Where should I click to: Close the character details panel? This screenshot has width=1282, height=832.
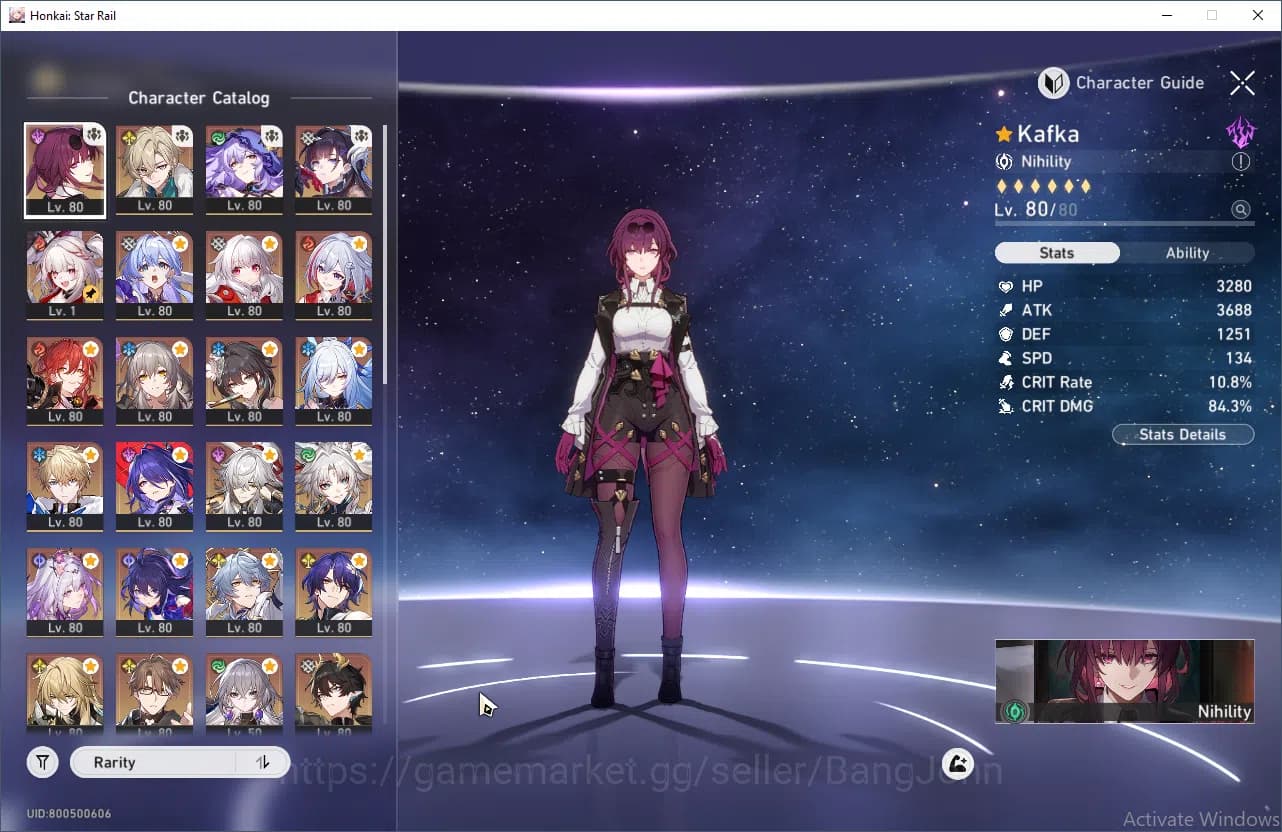1242,83
